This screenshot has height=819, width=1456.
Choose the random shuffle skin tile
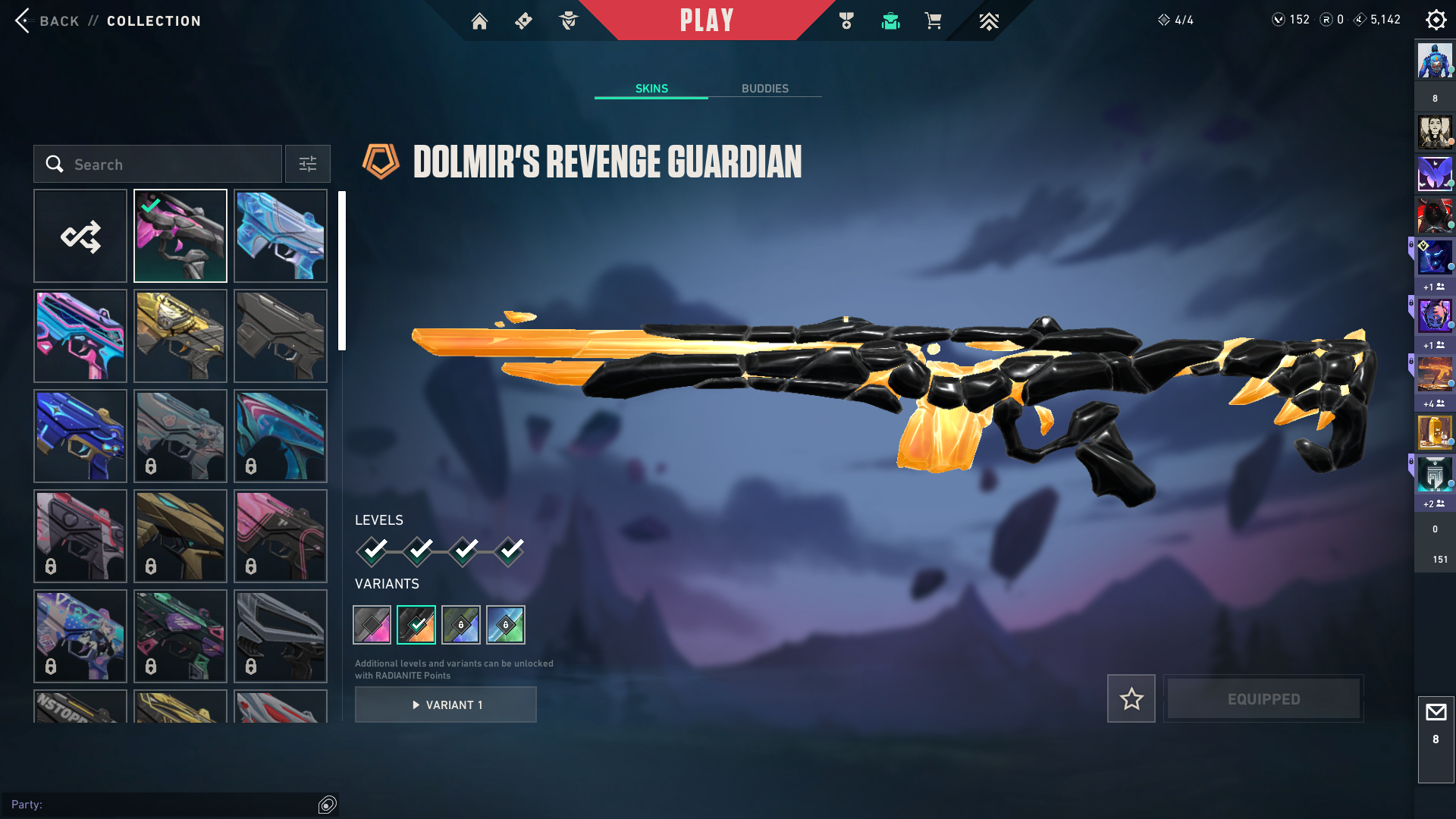(x=80, y=236)
